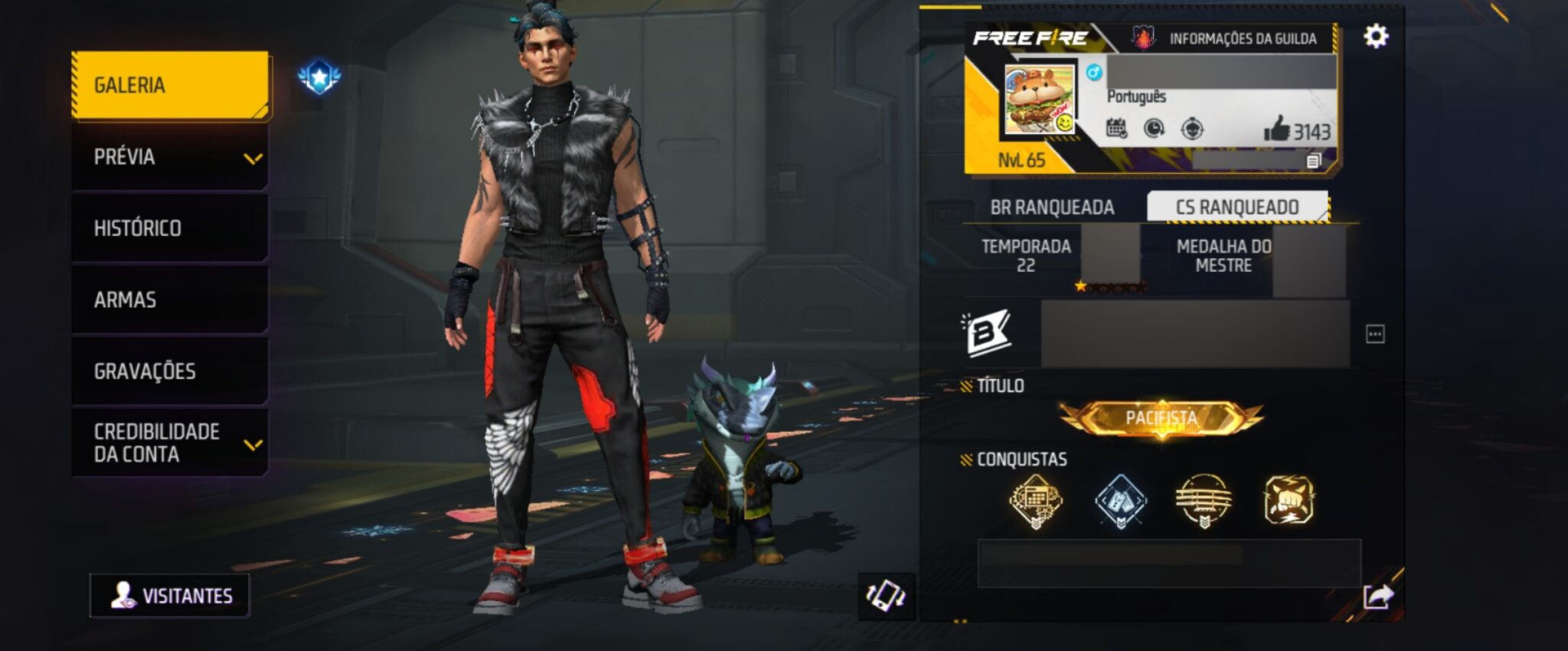Open the Visitantes list
This screenshot has width=1568, height=651.
(170, 596)
